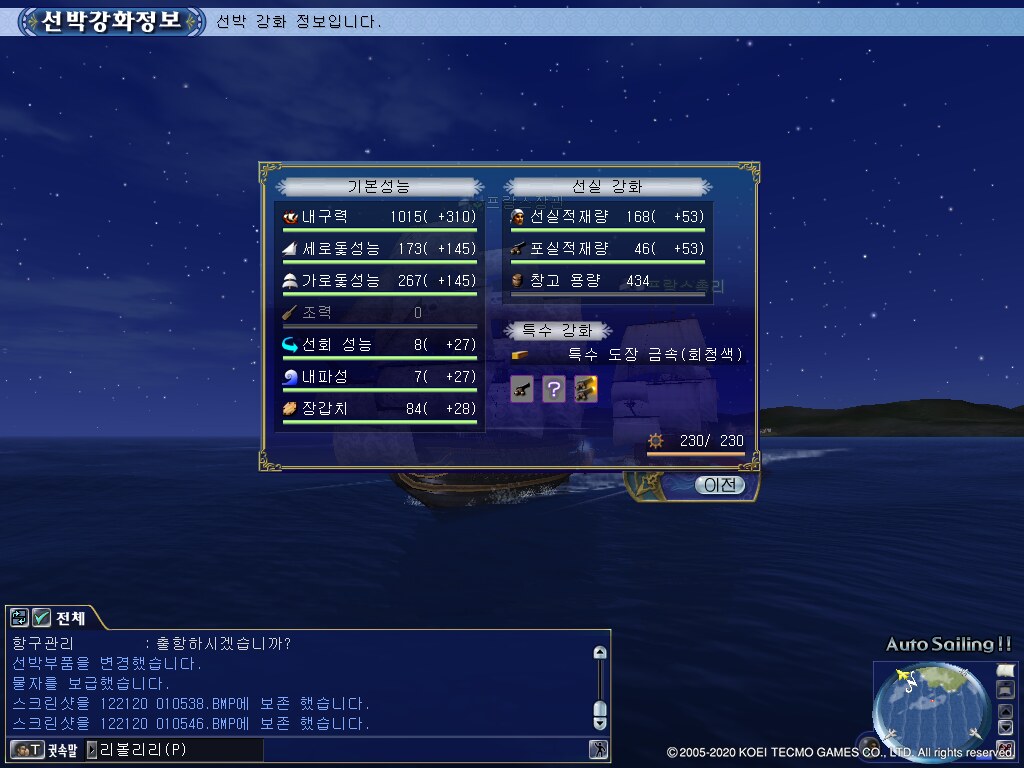
Task: Select the double golden cannon upgrade icon
Action: pyautogui.click(x=586, y=390)
